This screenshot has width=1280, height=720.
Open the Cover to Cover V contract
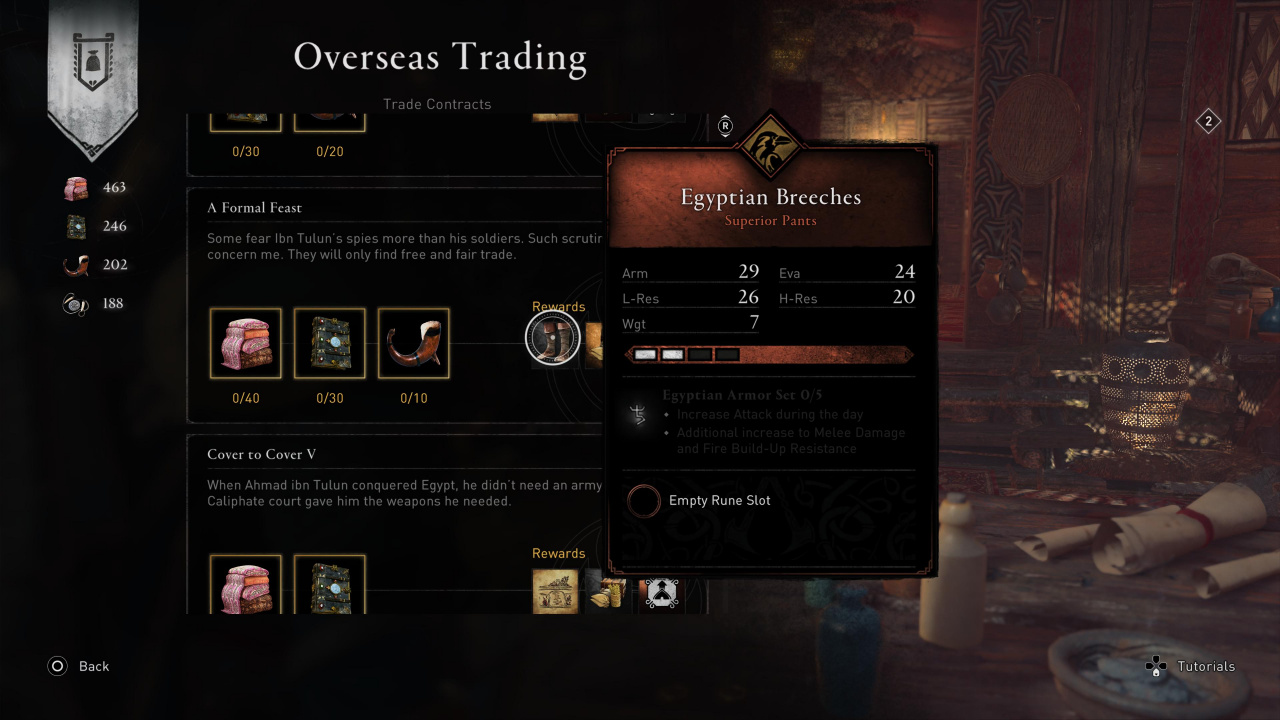262,455
